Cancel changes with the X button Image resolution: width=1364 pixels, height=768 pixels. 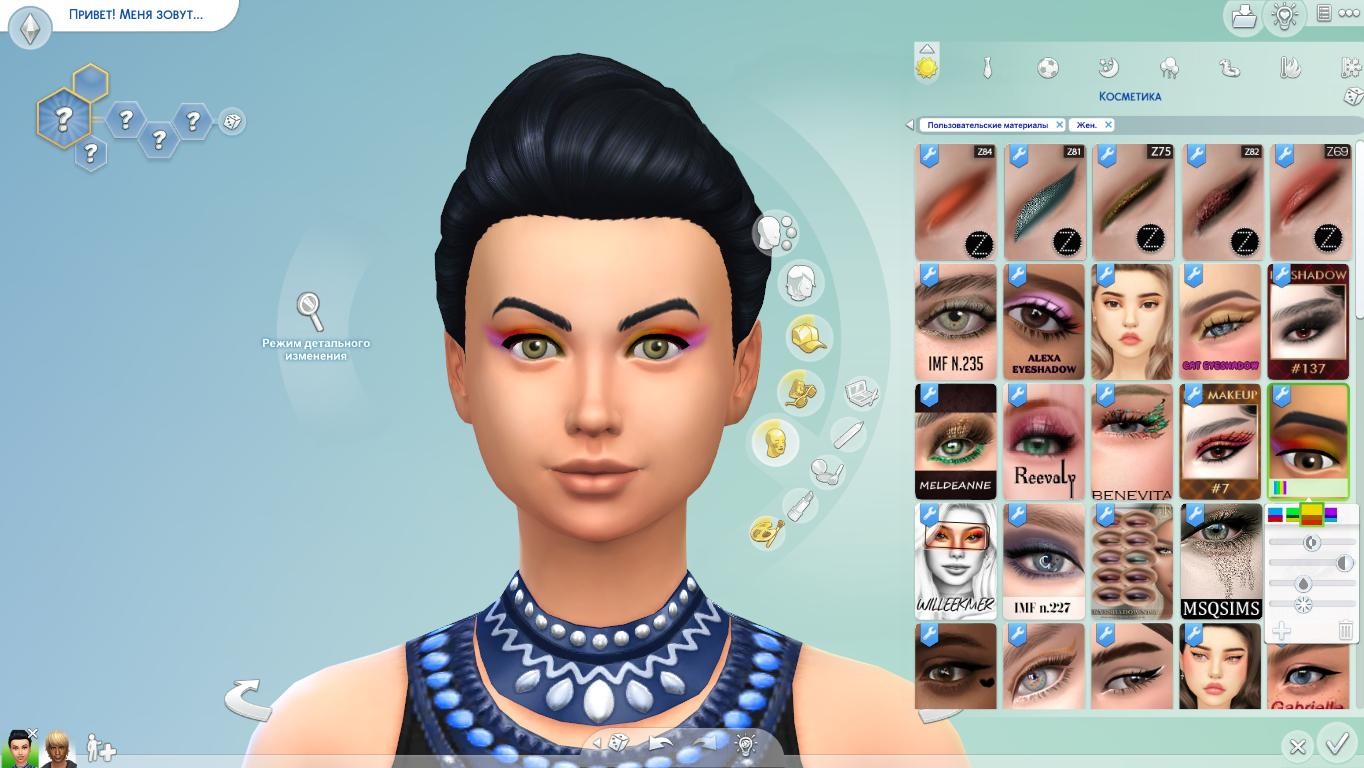click(x=1297, y=746)
